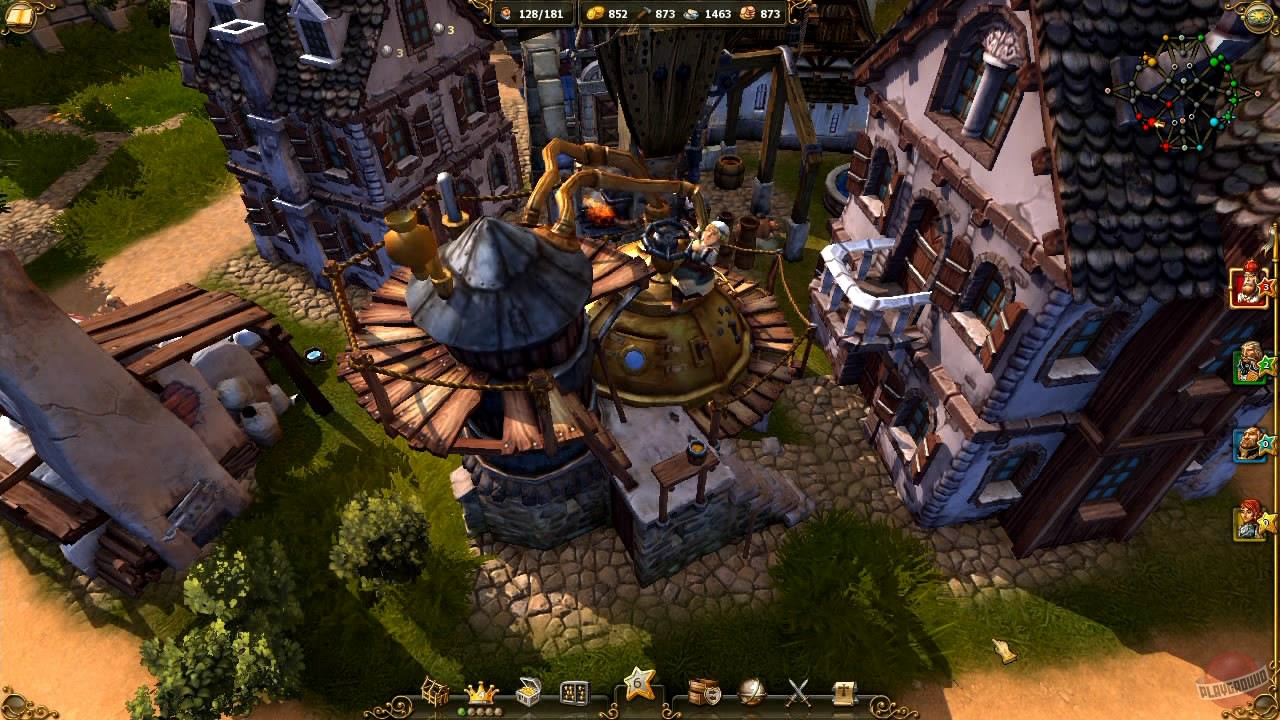The width and height of the screenshot is (1280, 720).
Task: Select the green player portrait
Action: [x=1247, y=368]
